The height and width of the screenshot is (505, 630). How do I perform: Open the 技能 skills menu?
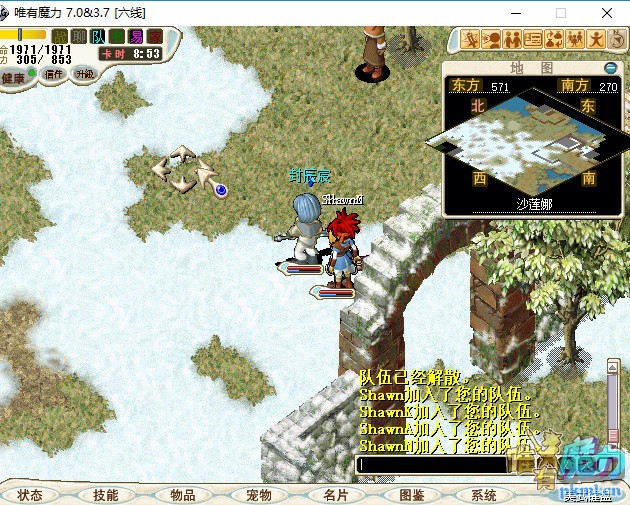pos(105,495)
